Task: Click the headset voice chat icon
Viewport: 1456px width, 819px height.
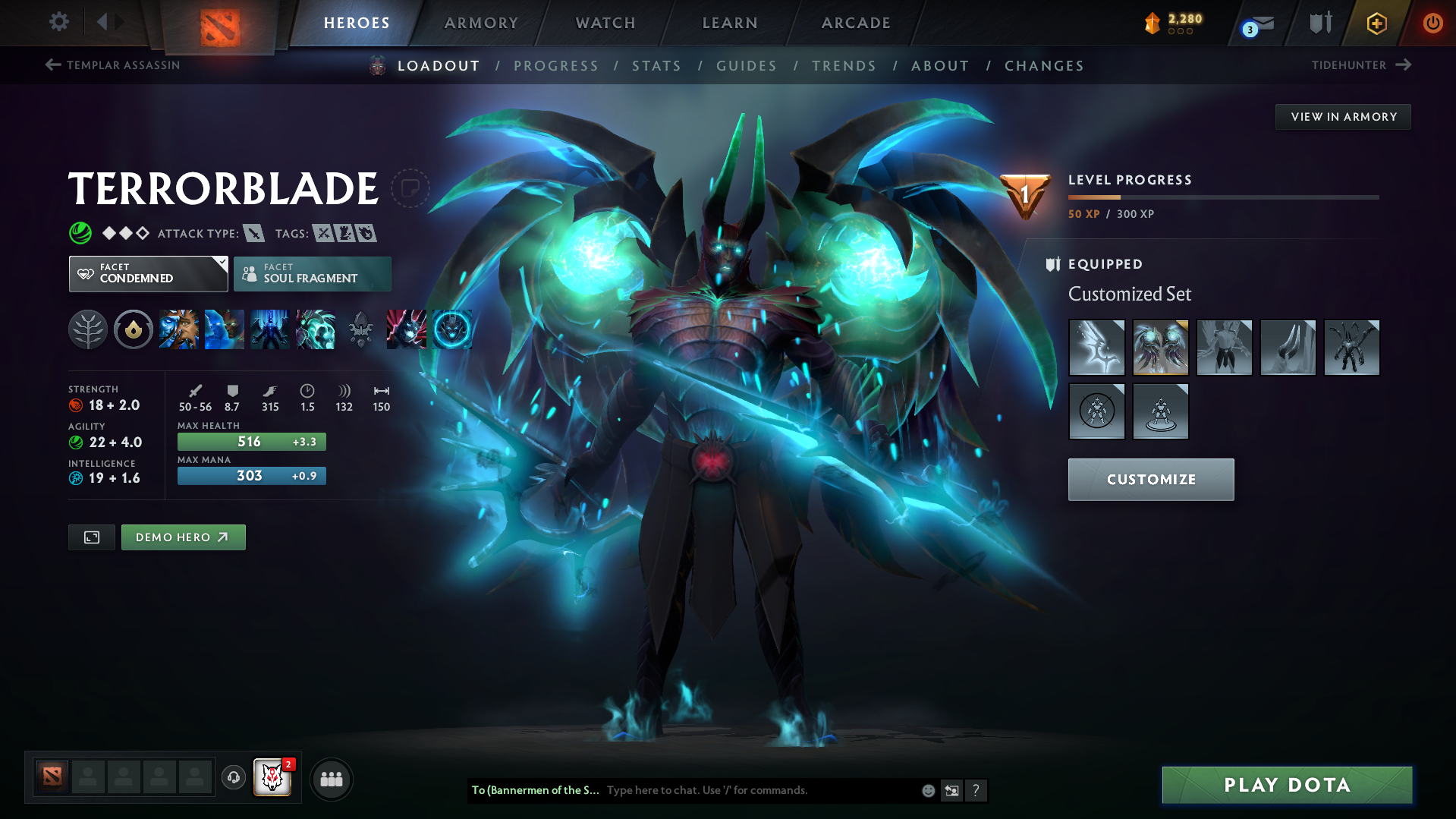Action: coord(233,779)
